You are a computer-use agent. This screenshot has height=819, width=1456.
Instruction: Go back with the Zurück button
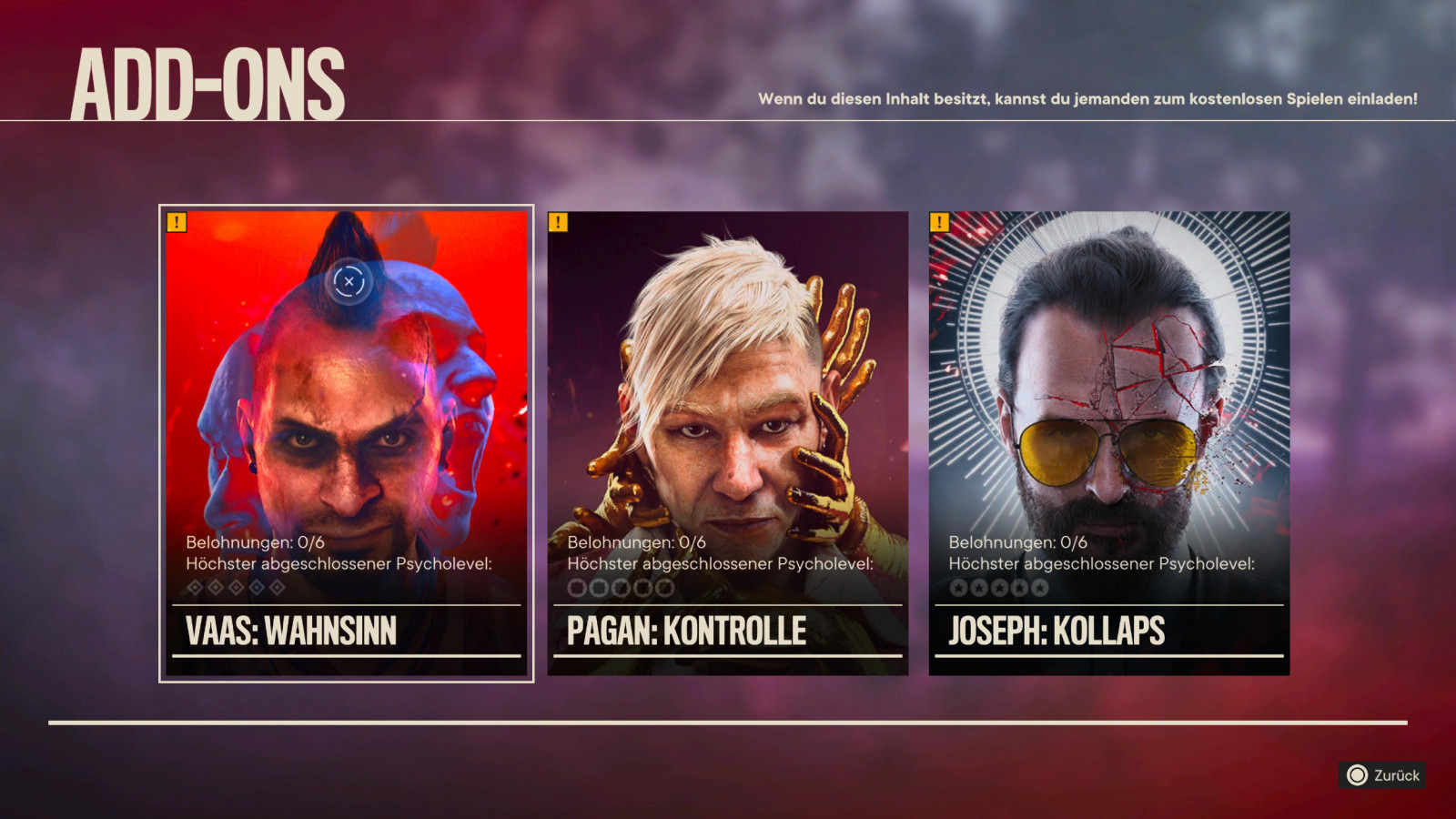click(x=1382, y=775)
